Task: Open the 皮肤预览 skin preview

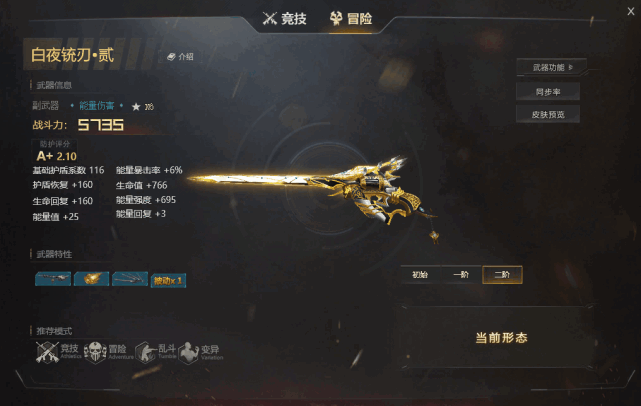Action: [548, 114]
